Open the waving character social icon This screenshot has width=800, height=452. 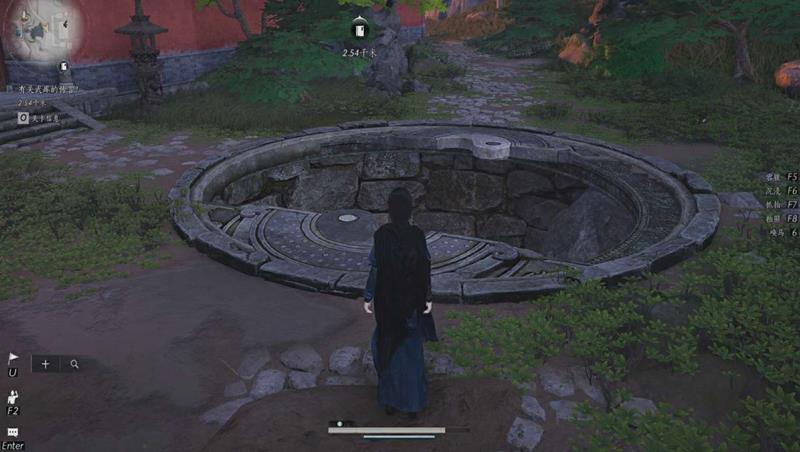click(13, 396)
